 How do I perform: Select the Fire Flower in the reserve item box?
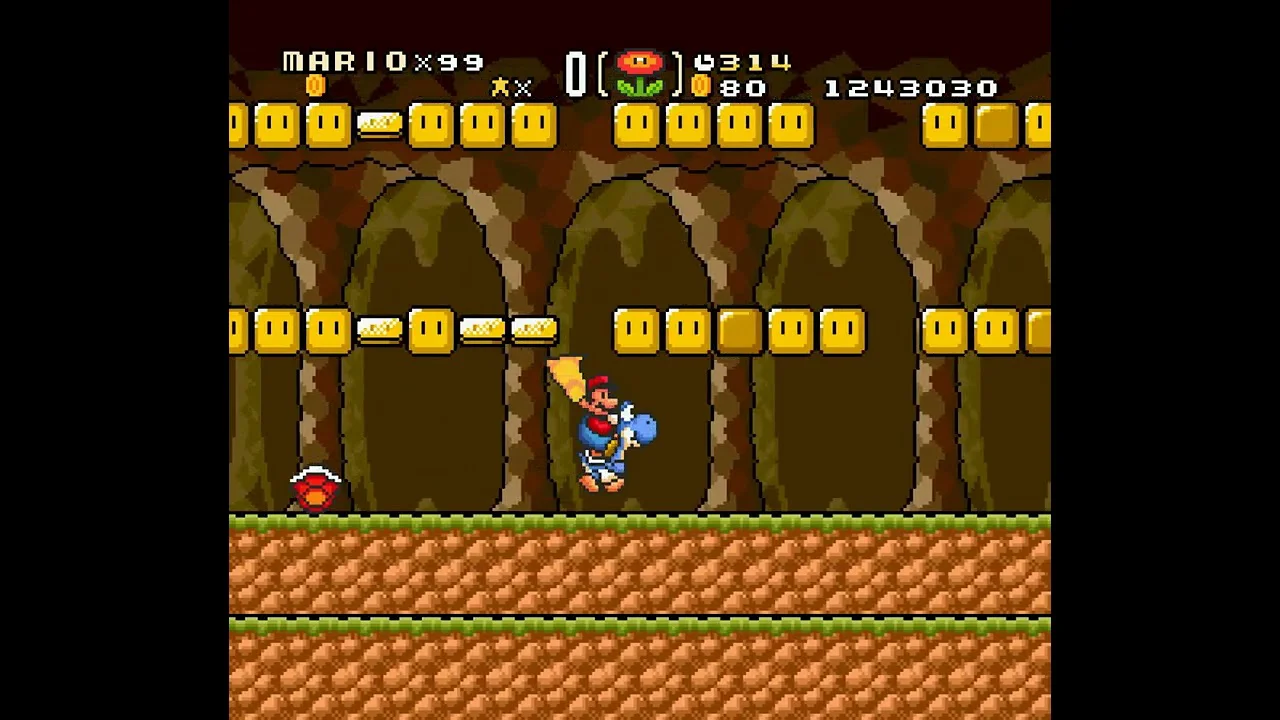(x=640, y=74)
